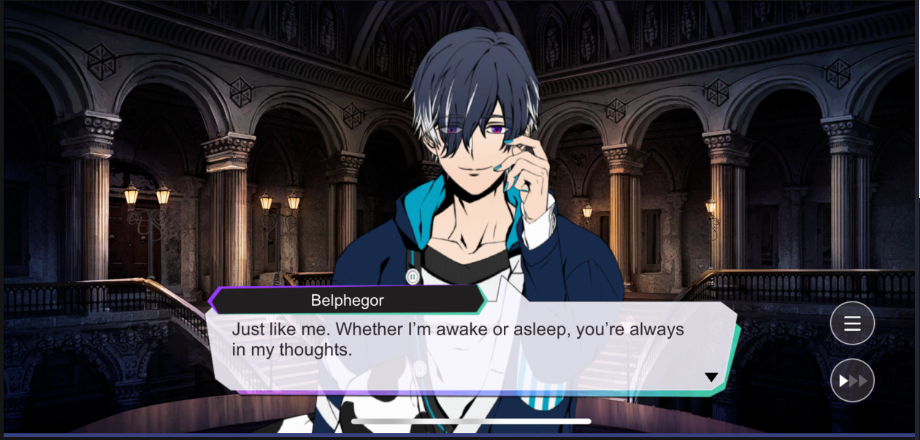Fast-forward the dialogue with skip button
This screenshot has height=440, width=920.
[852, 381]
